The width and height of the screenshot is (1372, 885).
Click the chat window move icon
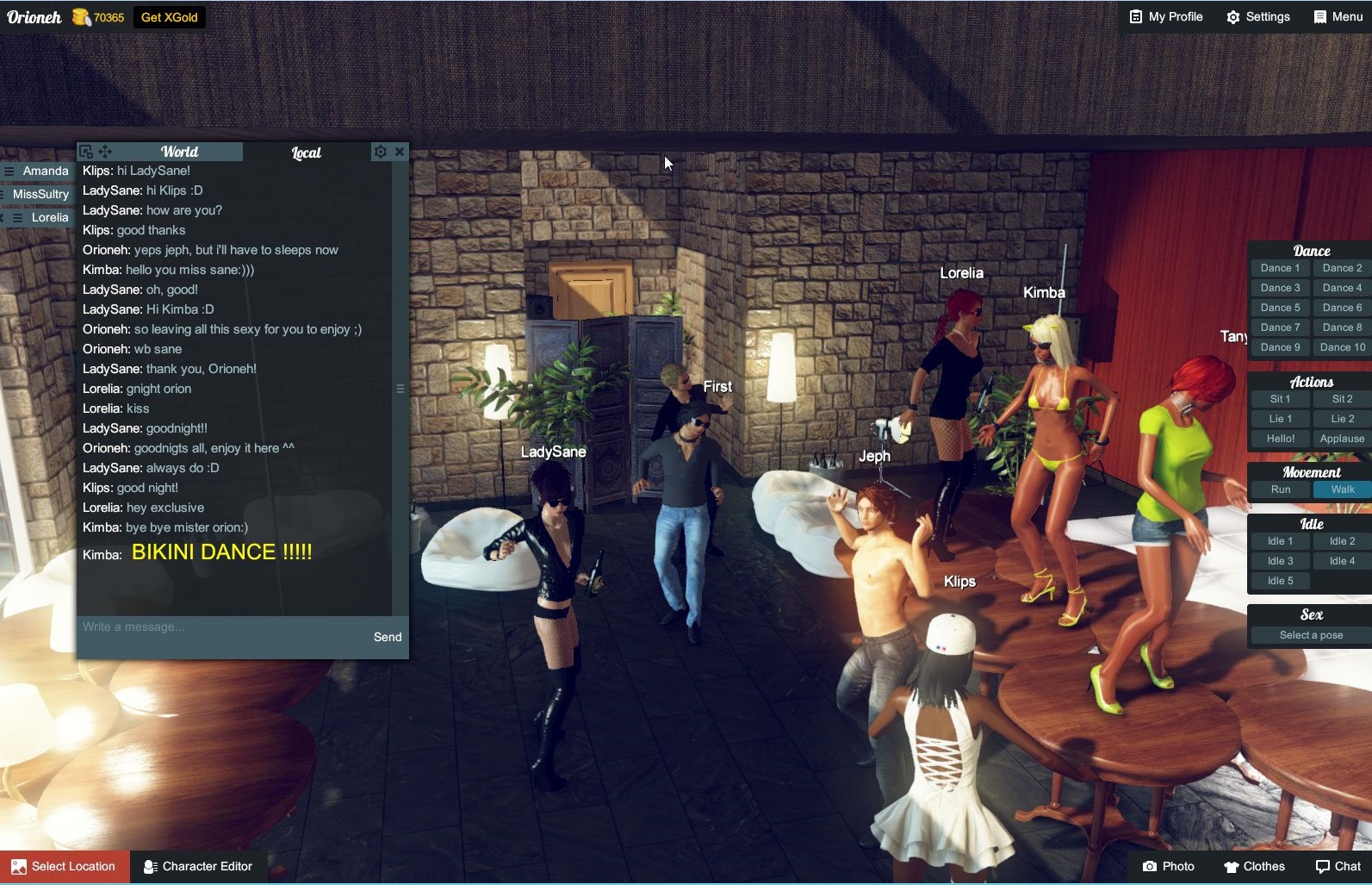(104, 151)
